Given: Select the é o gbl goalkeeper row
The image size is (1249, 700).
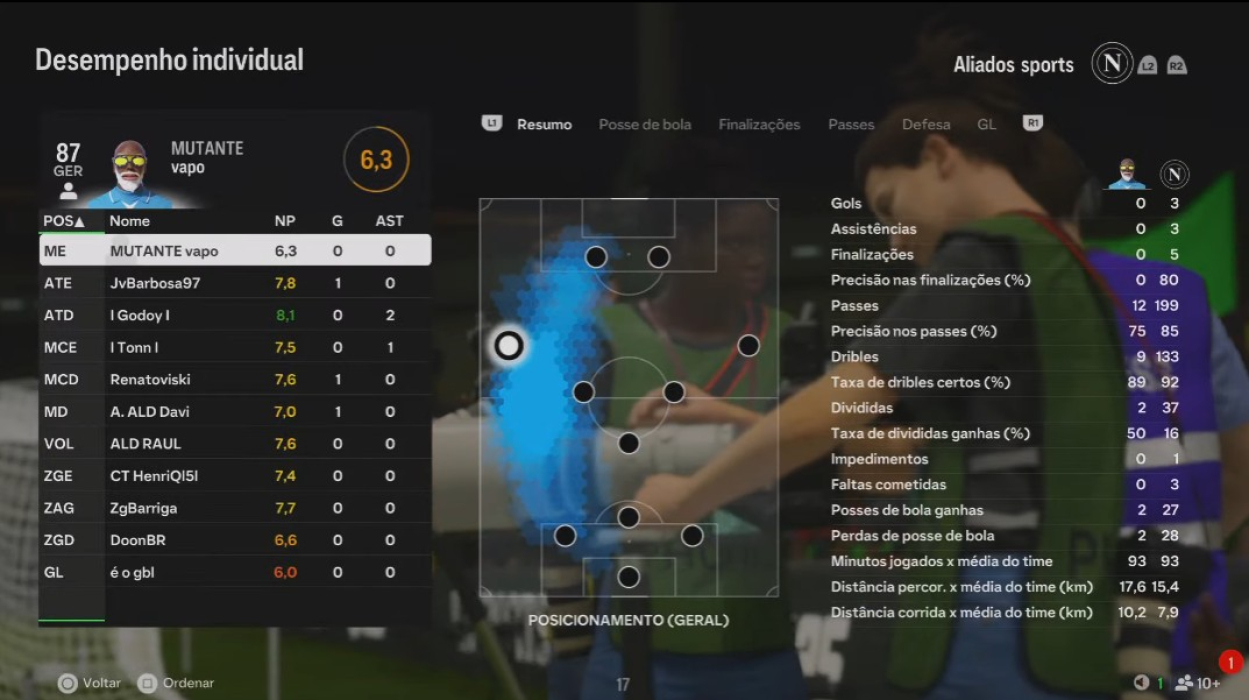Looking at the screenshot, I should tap(235, 572).
